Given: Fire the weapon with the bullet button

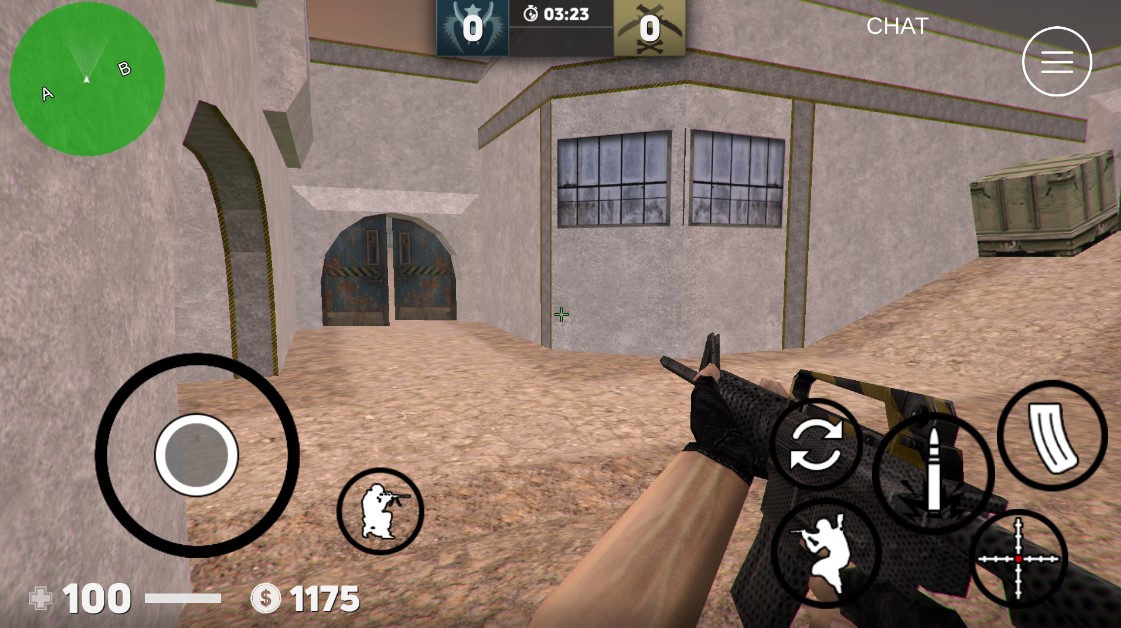Looking at the screenshot, I should [932, 472].
